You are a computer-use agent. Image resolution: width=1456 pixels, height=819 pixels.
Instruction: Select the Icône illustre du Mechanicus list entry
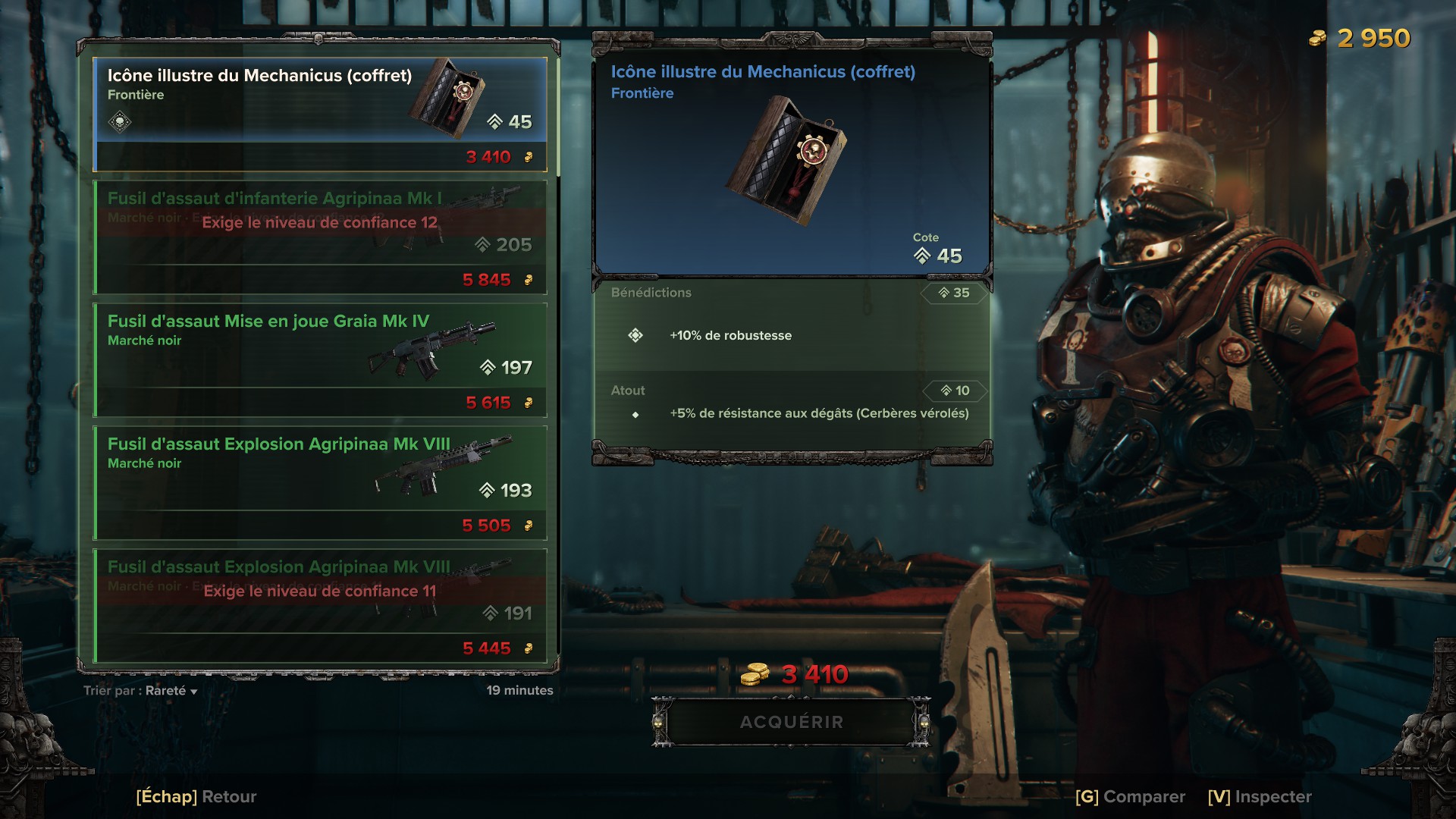pyautogui.click(x=320, y=114)
